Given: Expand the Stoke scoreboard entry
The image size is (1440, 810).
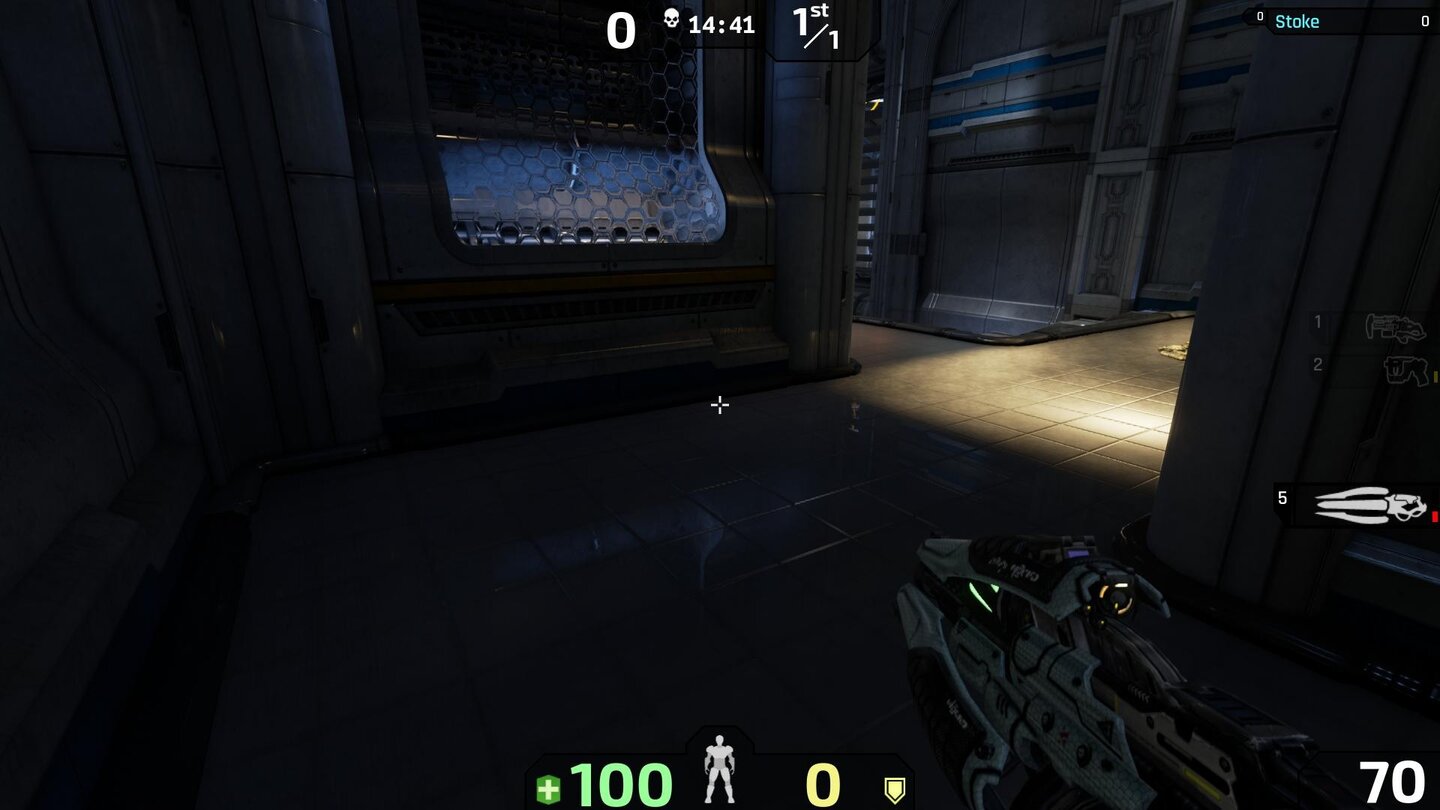Looking at the screenshot, I should (1340, 21).
